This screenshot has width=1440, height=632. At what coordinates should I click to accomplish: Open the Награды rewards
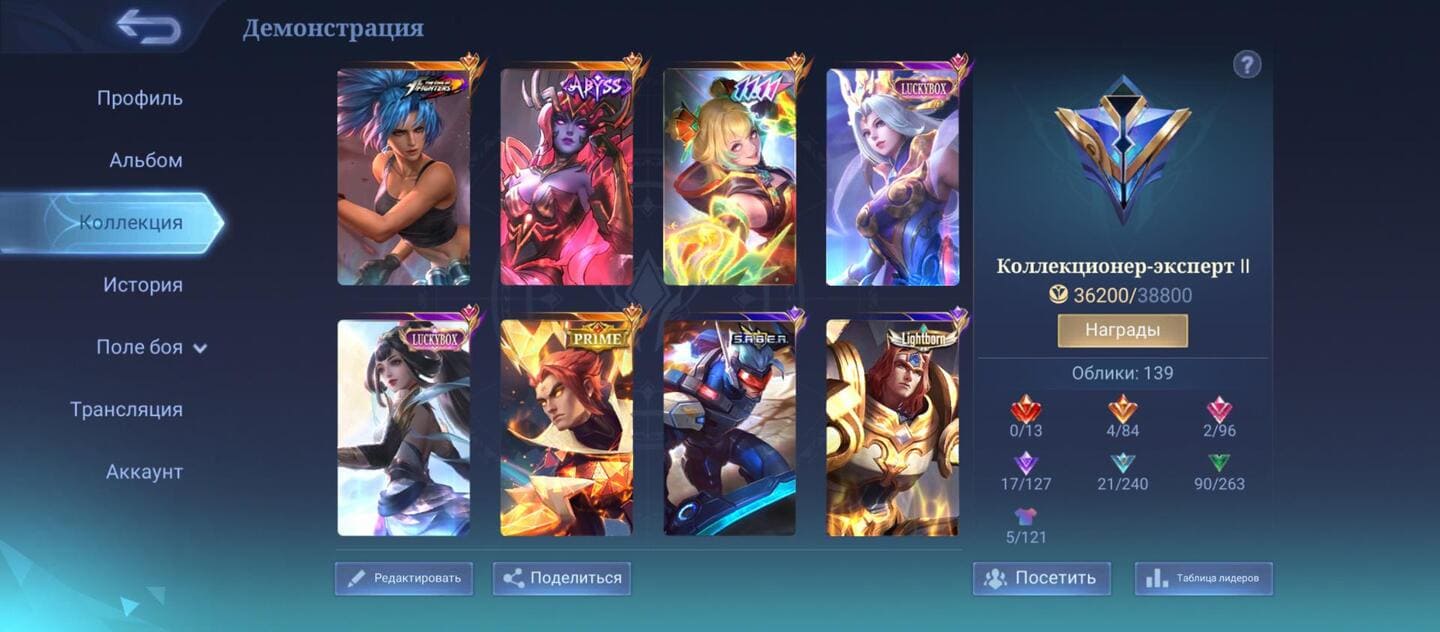1123,330
